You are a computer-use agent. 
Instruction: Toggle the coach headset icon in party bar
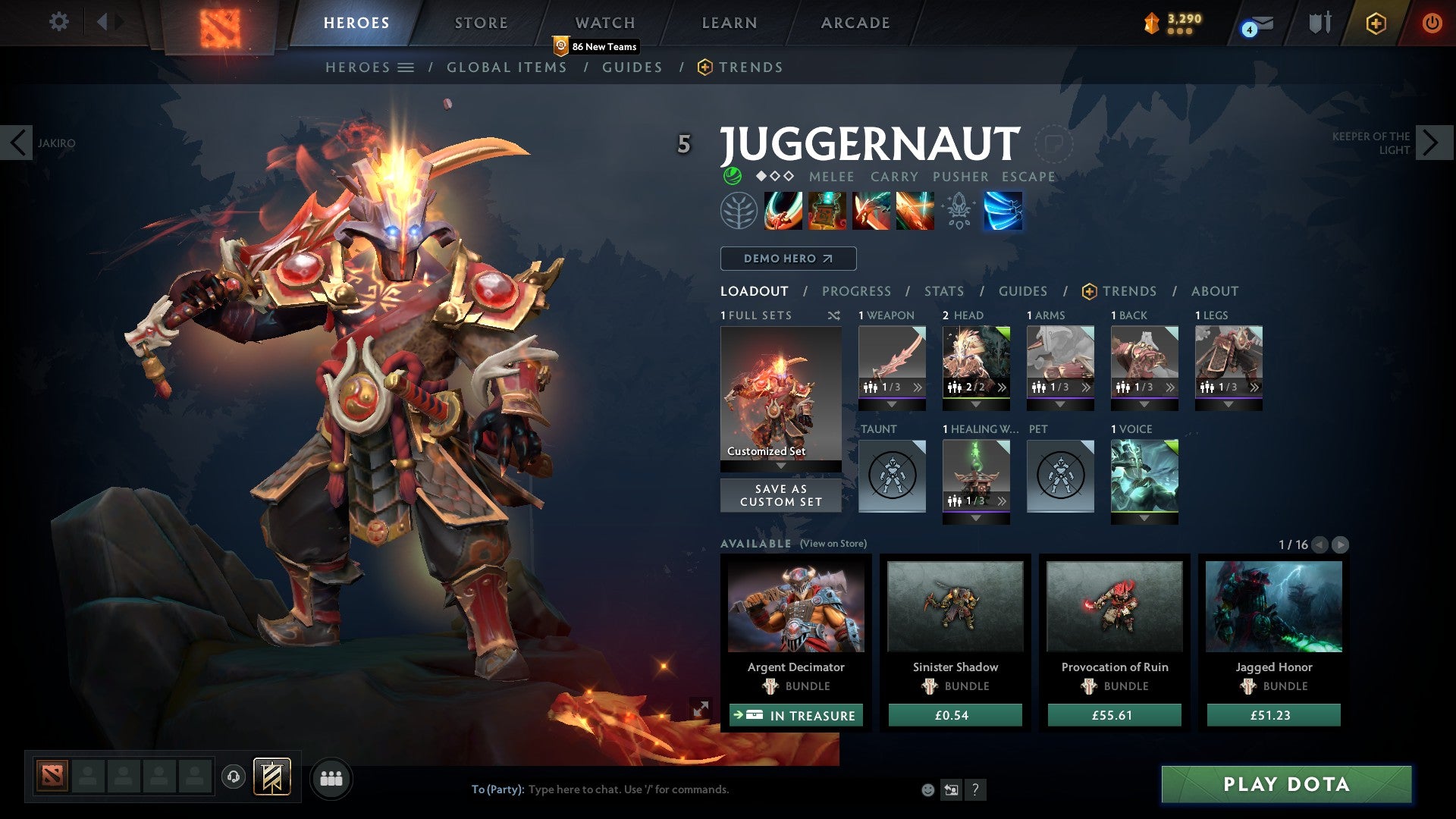pos(234,777)
